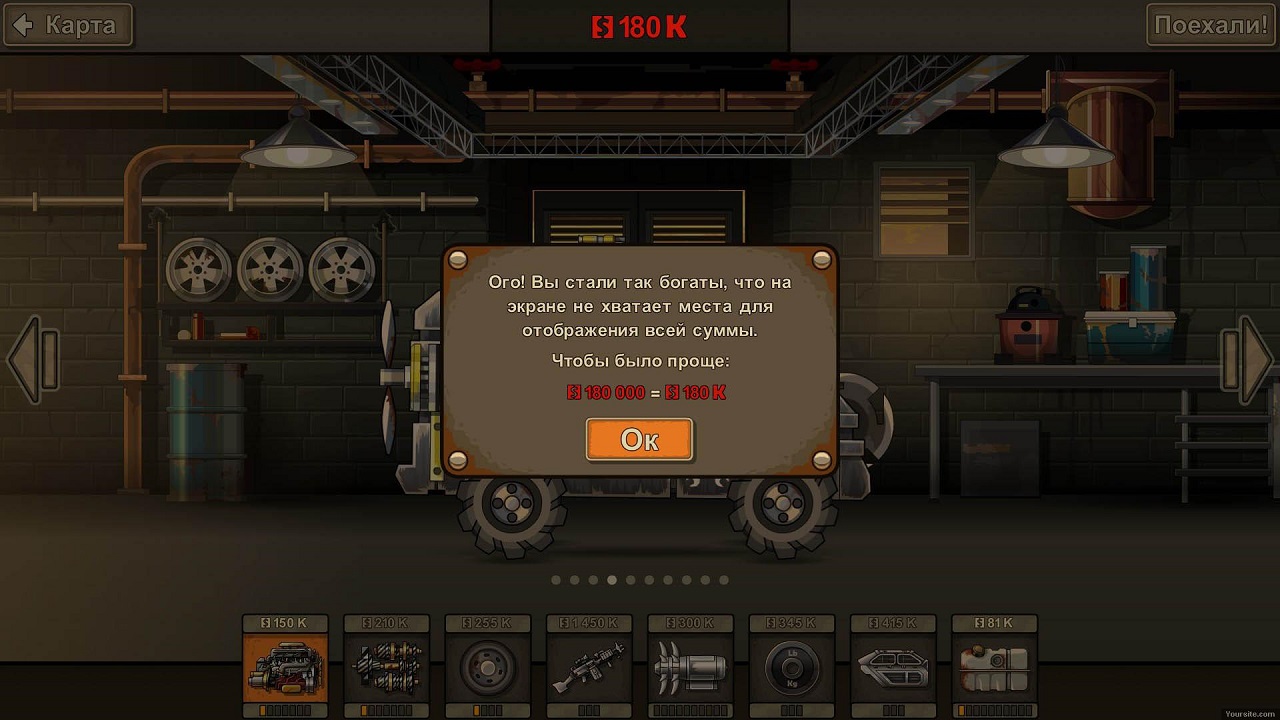The height and width of the screenshot is (720, 1280).
Task: Confirm the popup with the Ок button
Action: point(639,440)
